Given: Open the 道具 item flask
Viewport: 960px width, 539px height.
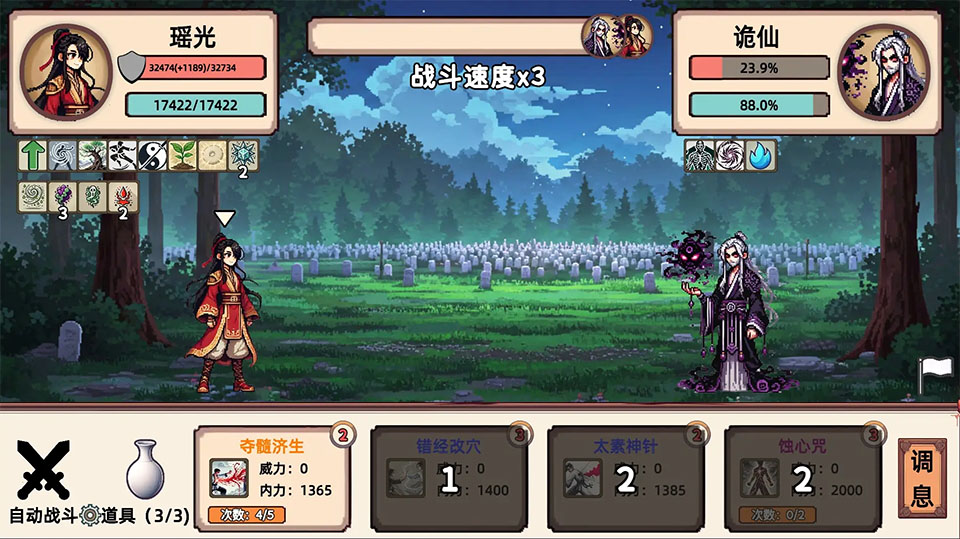Looking at the screenshot, I should [x=145, y=470].
